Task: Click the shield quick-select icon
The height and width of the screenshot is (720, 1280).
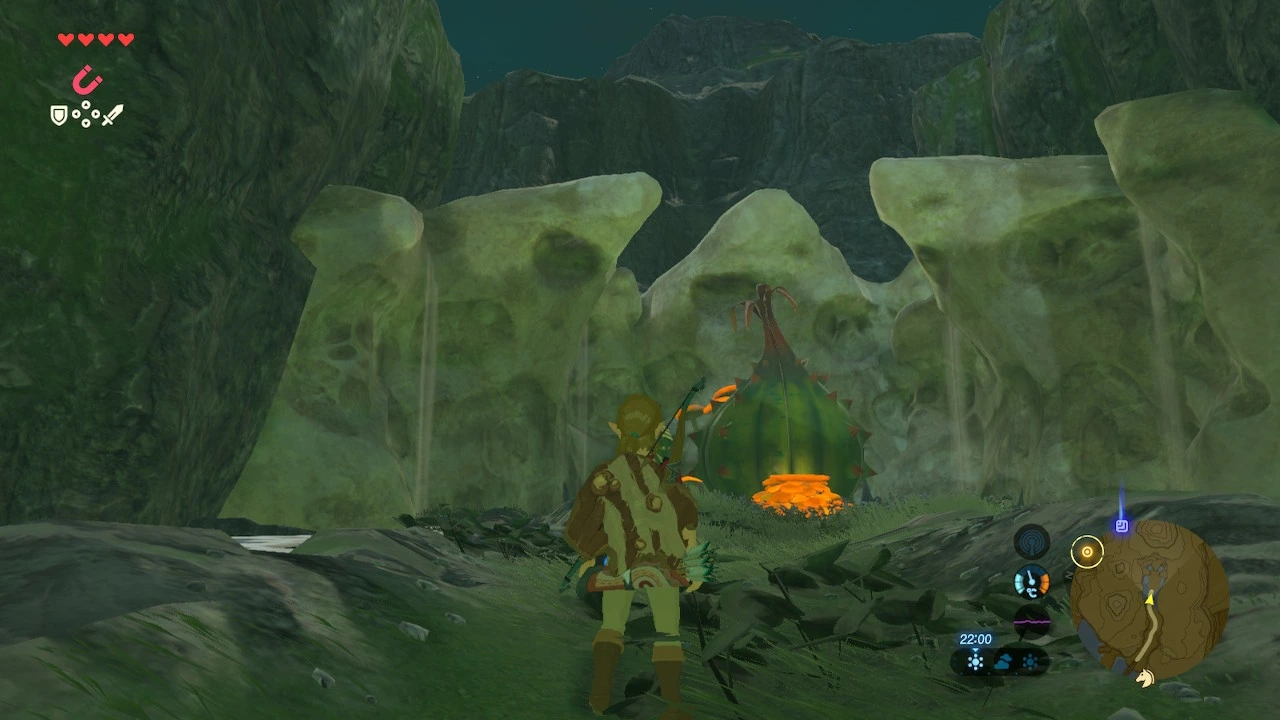Action: [x=59, y=115]
